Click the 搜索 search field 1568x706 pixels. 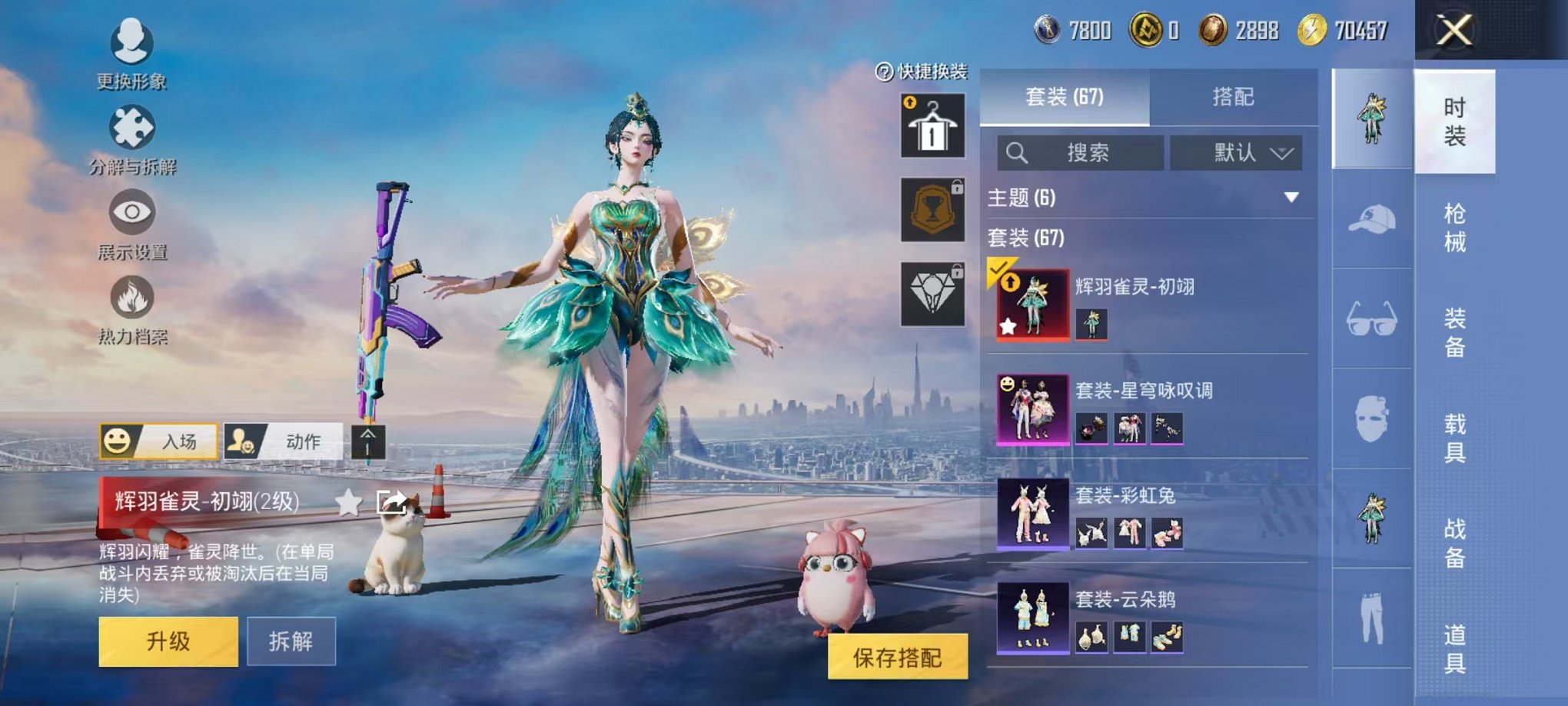1080,152
